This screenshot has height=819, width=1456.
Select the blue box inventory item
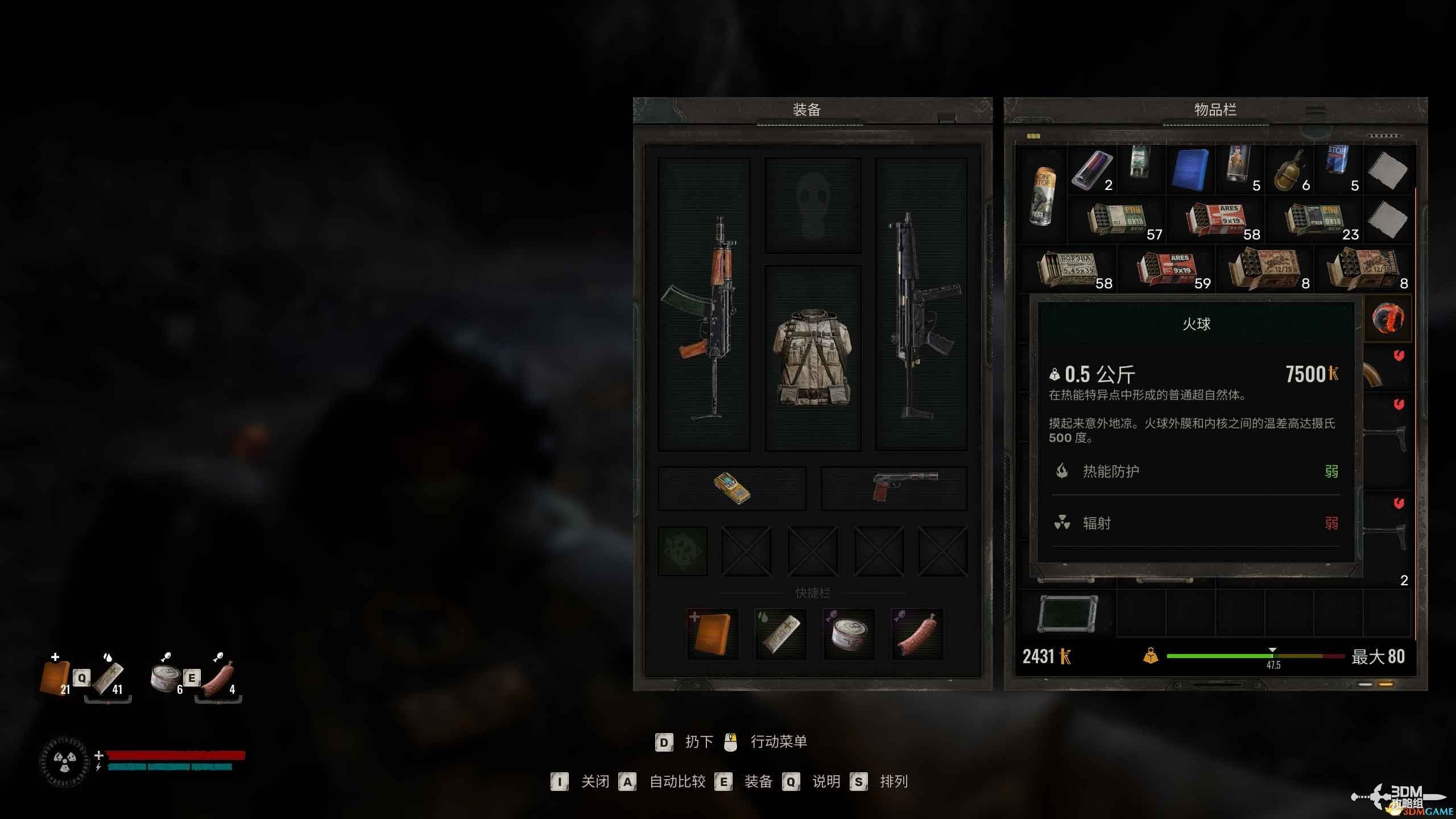point(1190,170)
